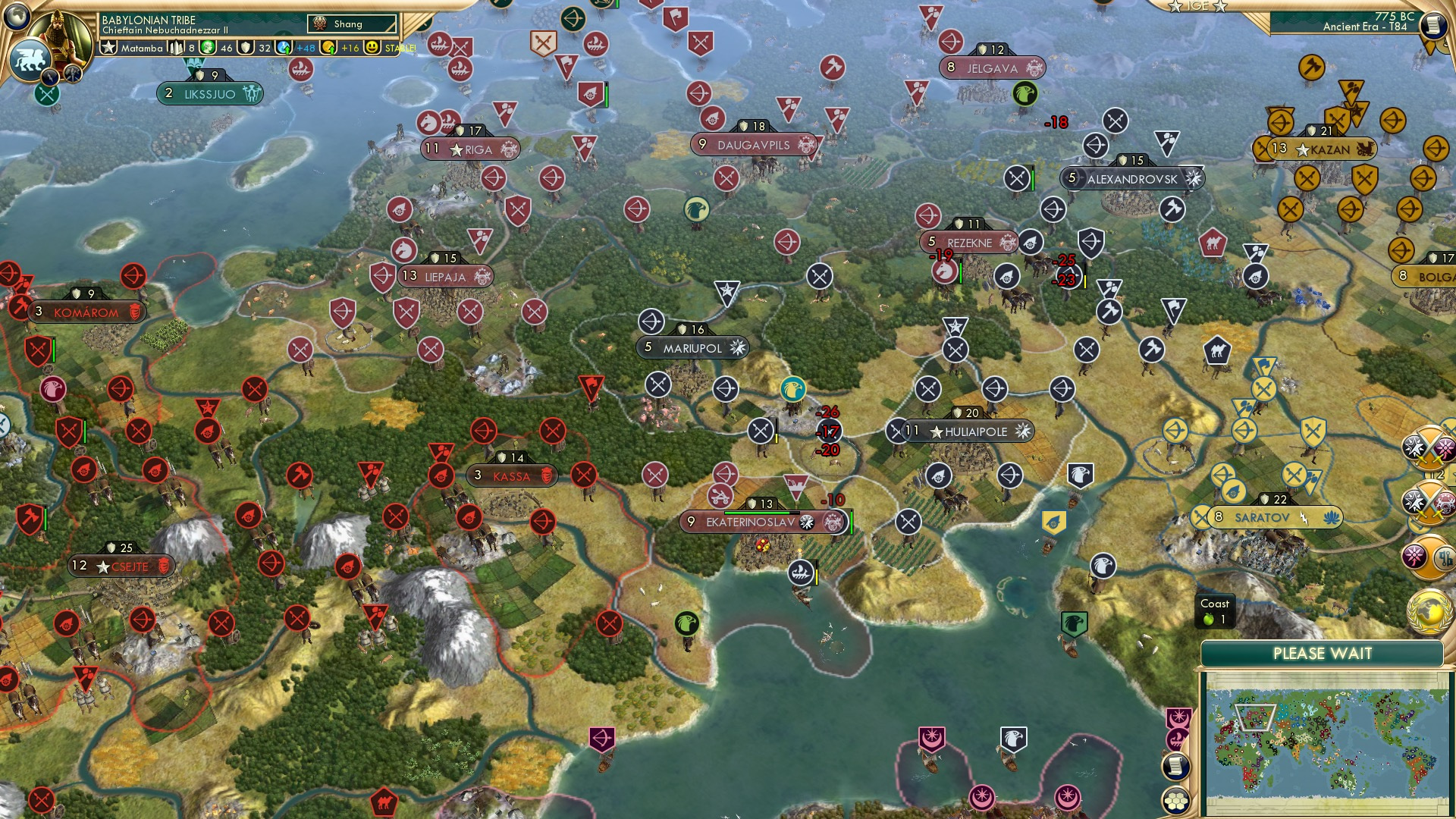Image resolution: width=1456 pixels, height=819 pixels.
Task: Toggle the lightning unit-orders indicator under the portrait
Action: (x=49, y=77)
